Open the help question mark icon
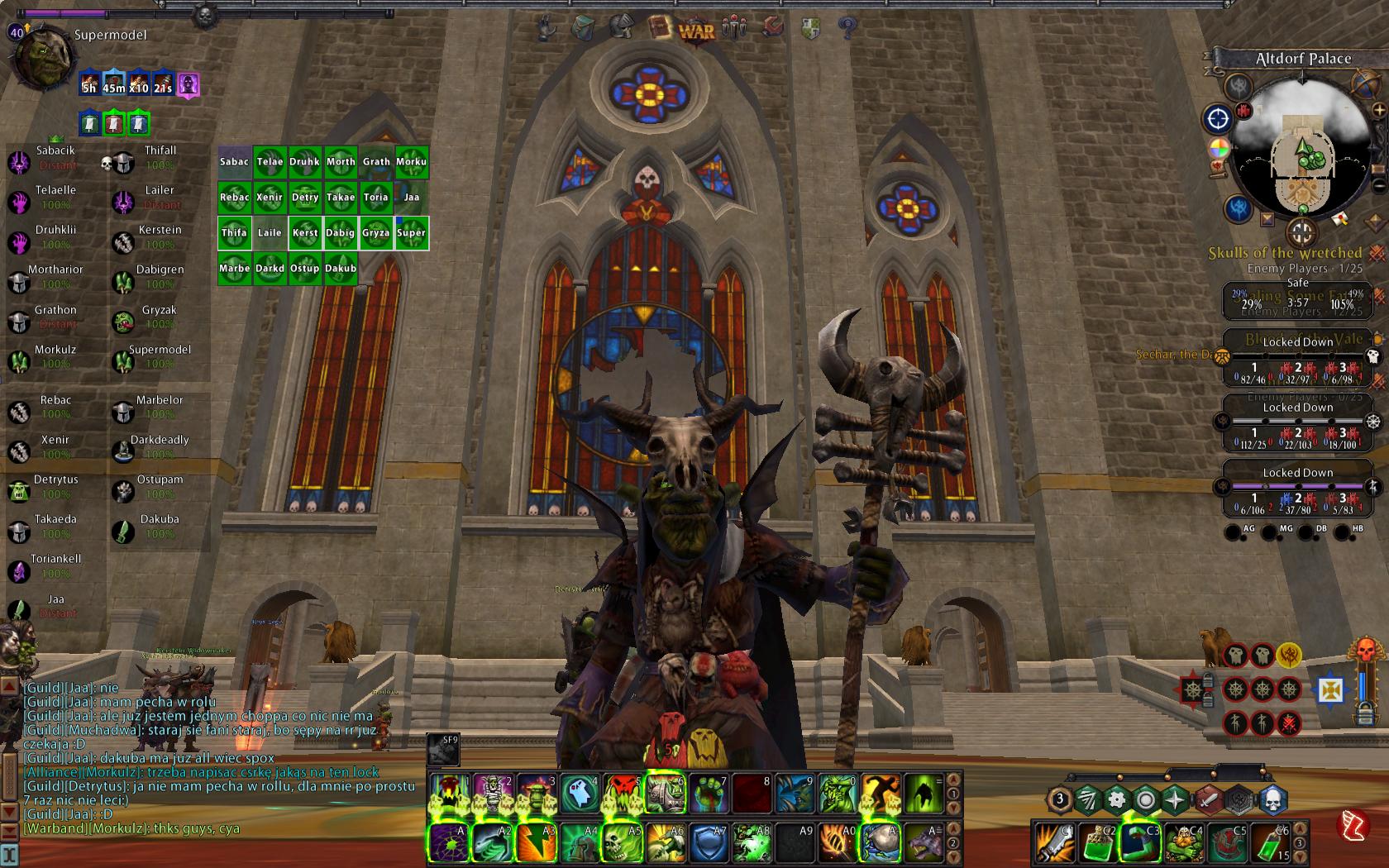 (847, 28)
